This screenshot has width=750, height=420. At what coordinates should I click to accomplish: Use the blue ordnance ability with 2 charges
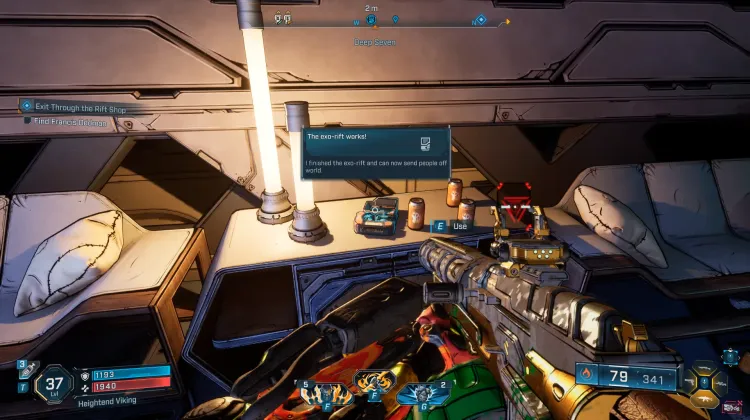(422, 393)
